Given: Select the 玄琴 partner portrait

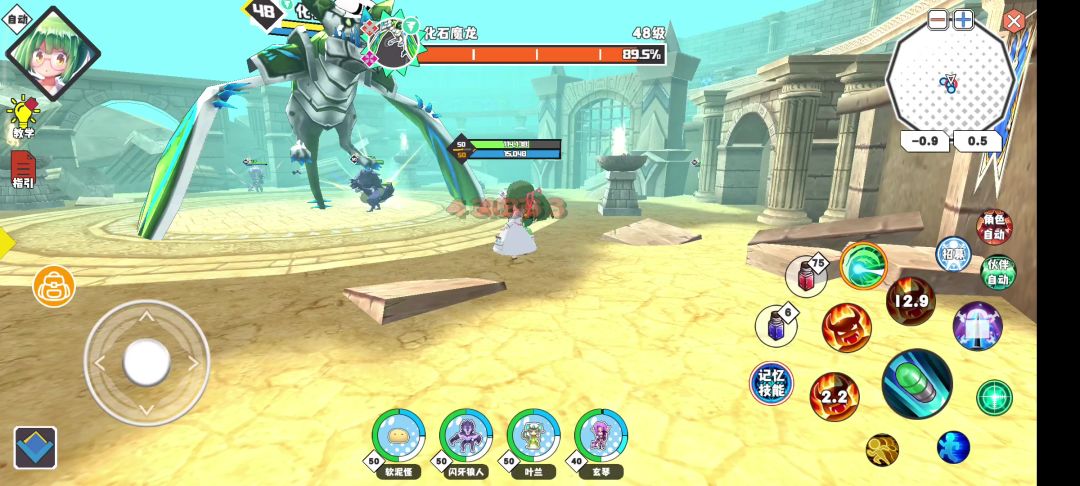Looking at the screenshot, I should [600, 435].
